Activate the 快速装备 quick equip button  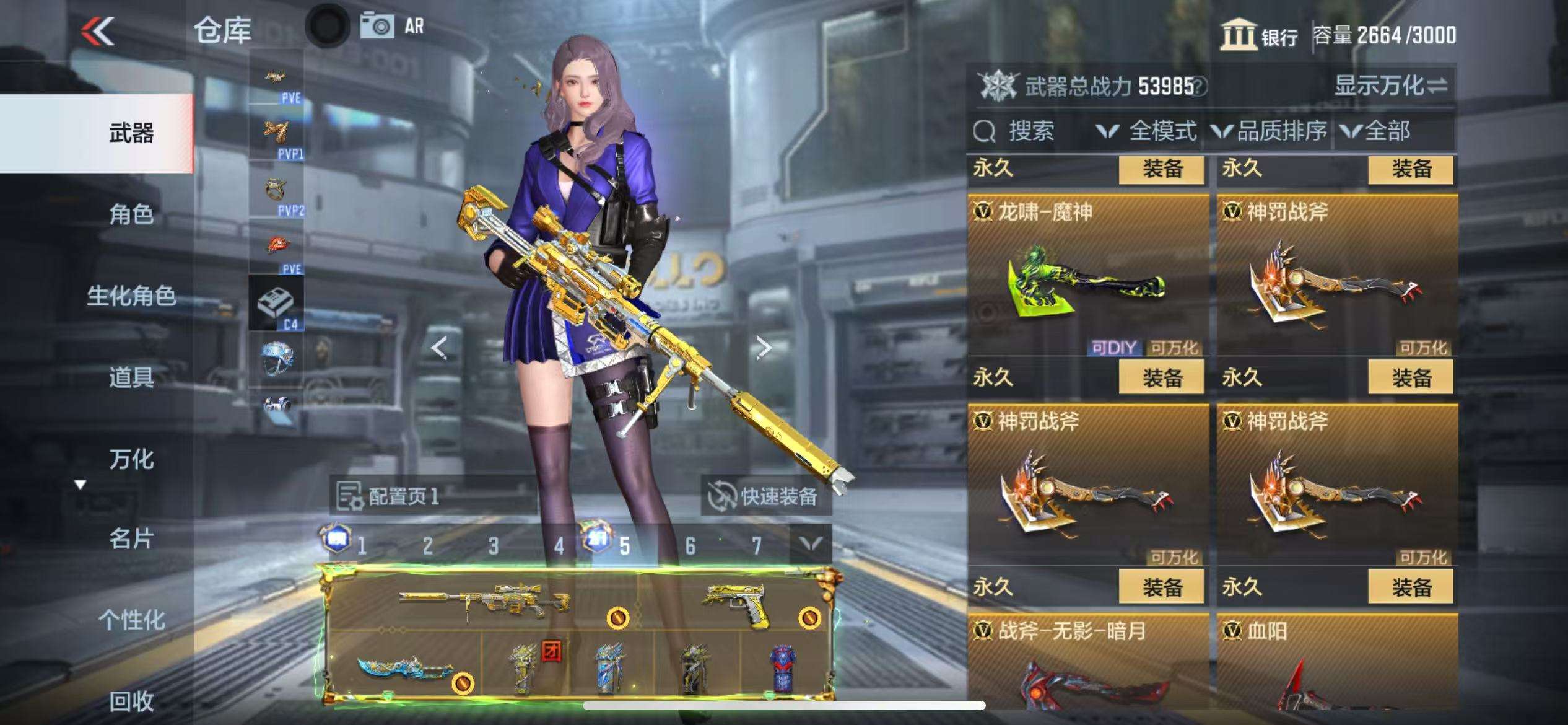(765, 496)
